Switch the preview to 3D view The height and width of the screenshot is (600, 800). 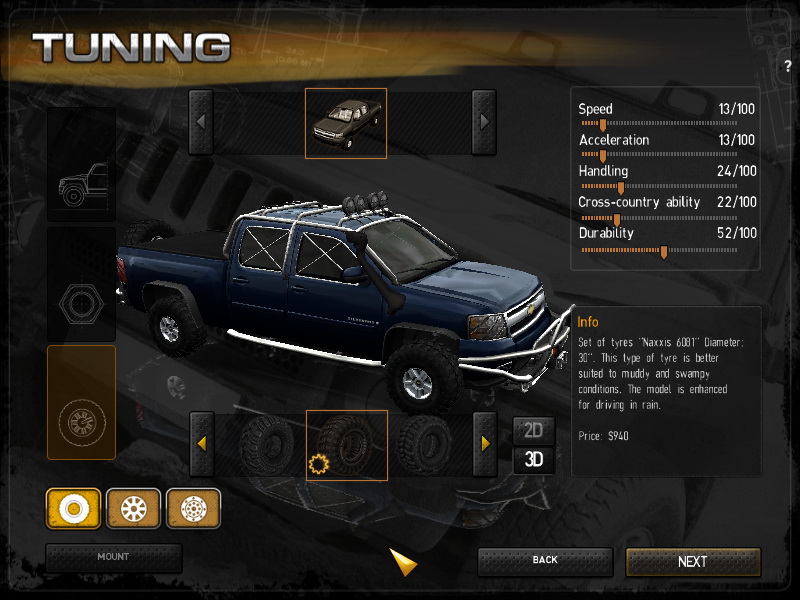coord(534,460)
